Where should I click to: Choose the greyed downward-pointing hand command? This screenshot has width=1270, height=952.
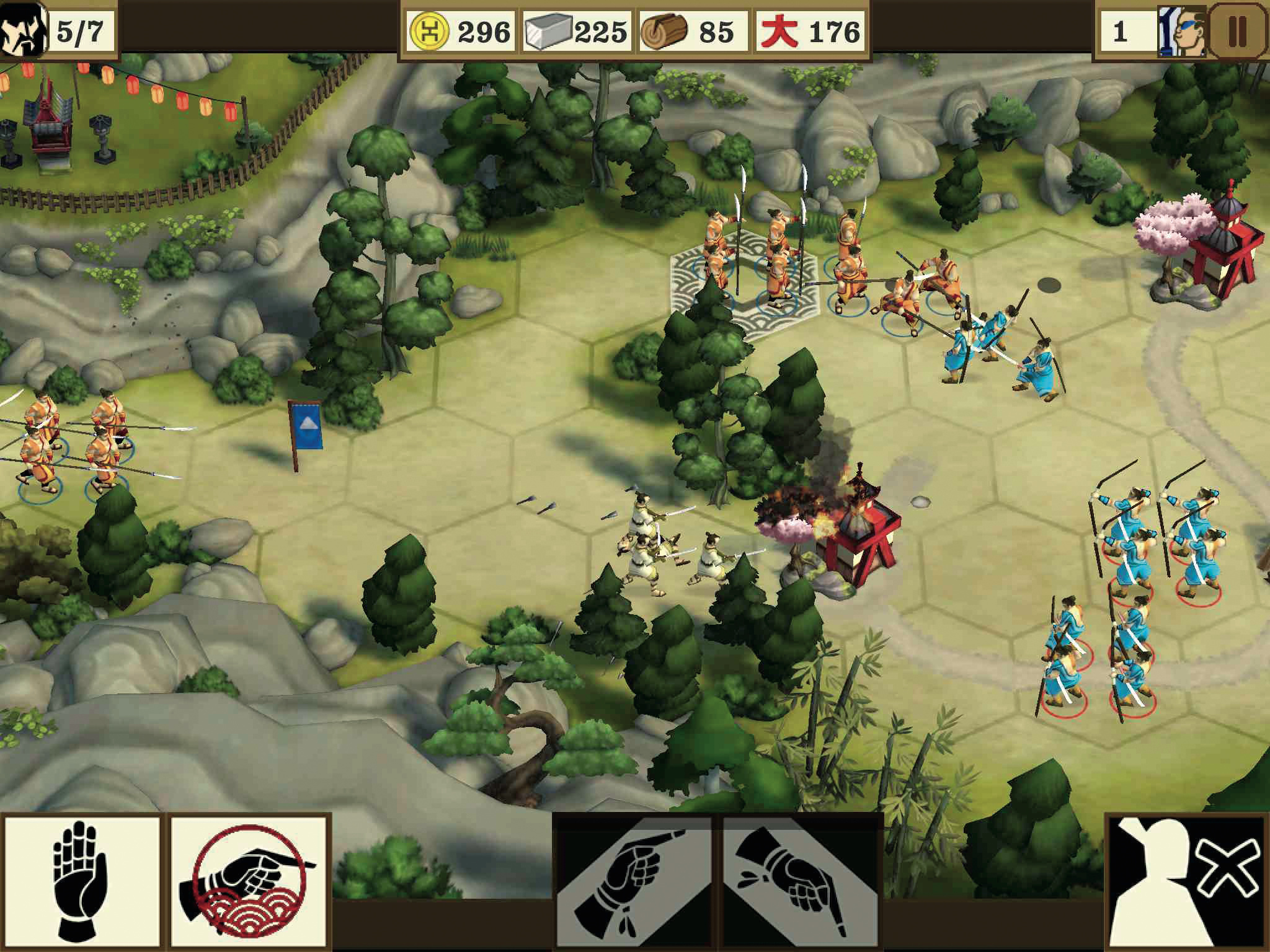tap(800, 881)
